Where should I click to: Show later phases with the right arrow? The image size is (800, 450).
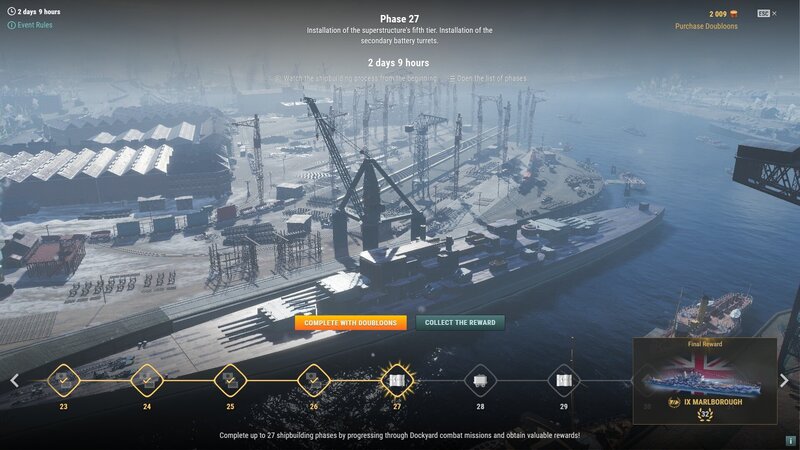[x=784, y=380]
